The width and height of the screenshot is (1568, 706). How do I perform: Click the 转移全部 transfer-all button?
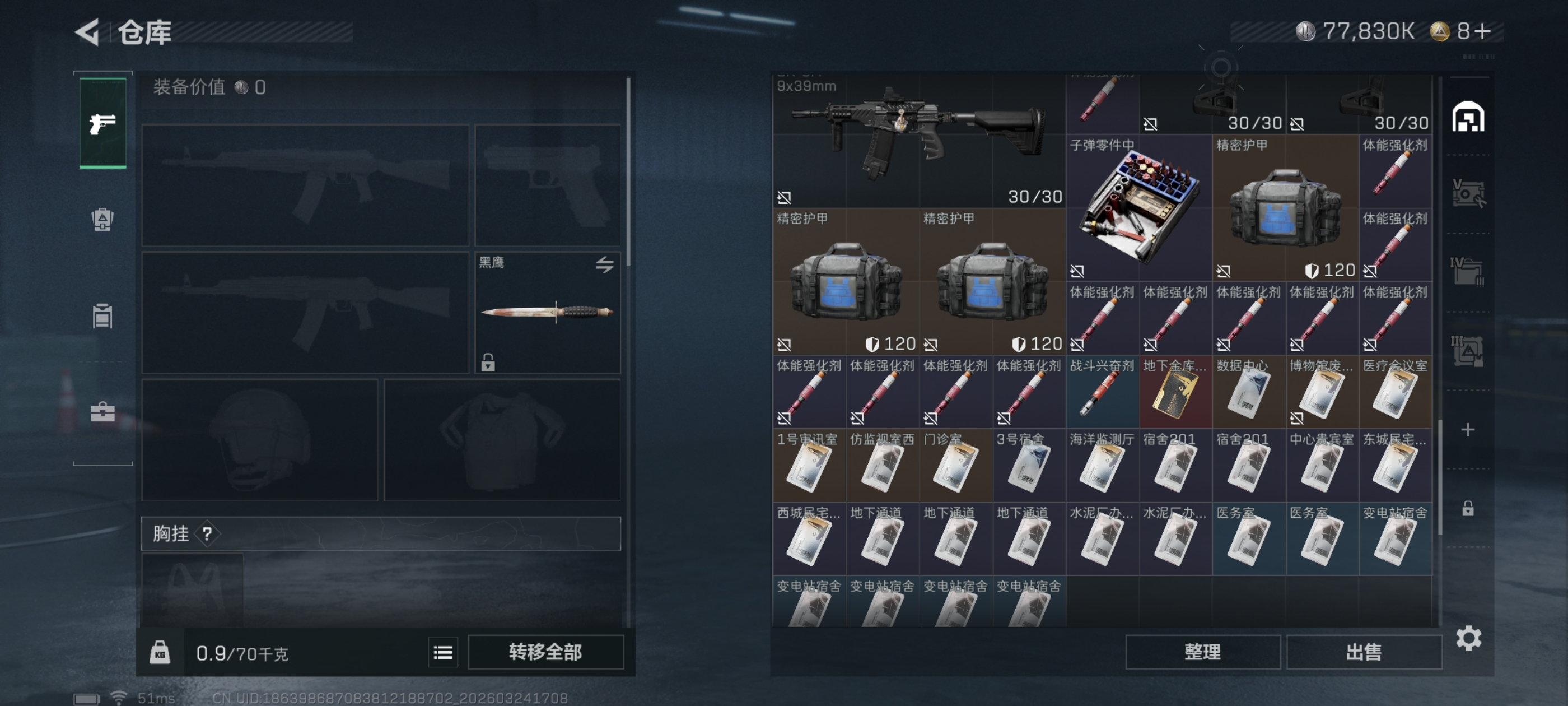point(545,652)
